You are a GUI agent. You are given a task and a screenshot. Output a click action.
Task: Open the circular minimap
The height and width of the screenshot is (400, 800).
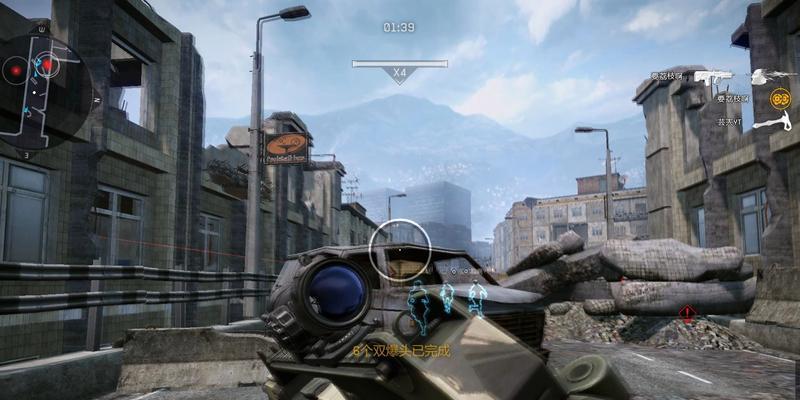point(45,88)
